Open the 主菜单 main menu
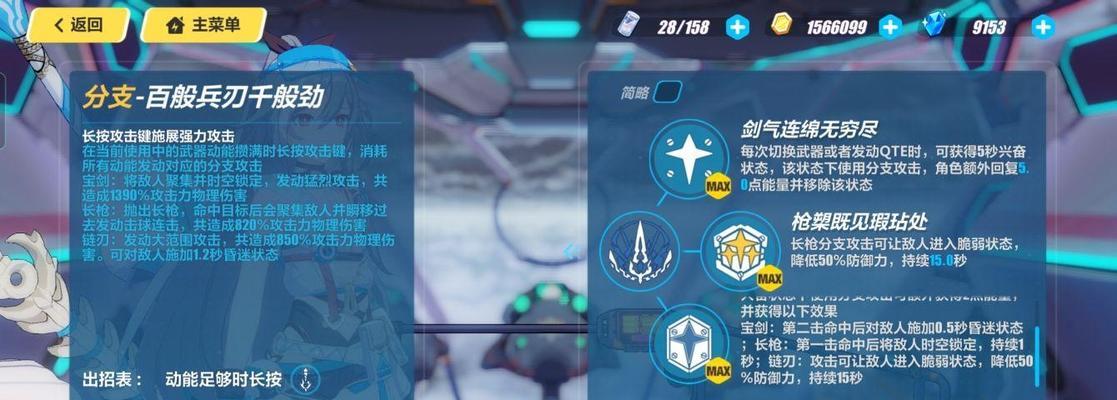This screenshot has width=1117, height=400. pyautogui.click(x=203, y=25)
